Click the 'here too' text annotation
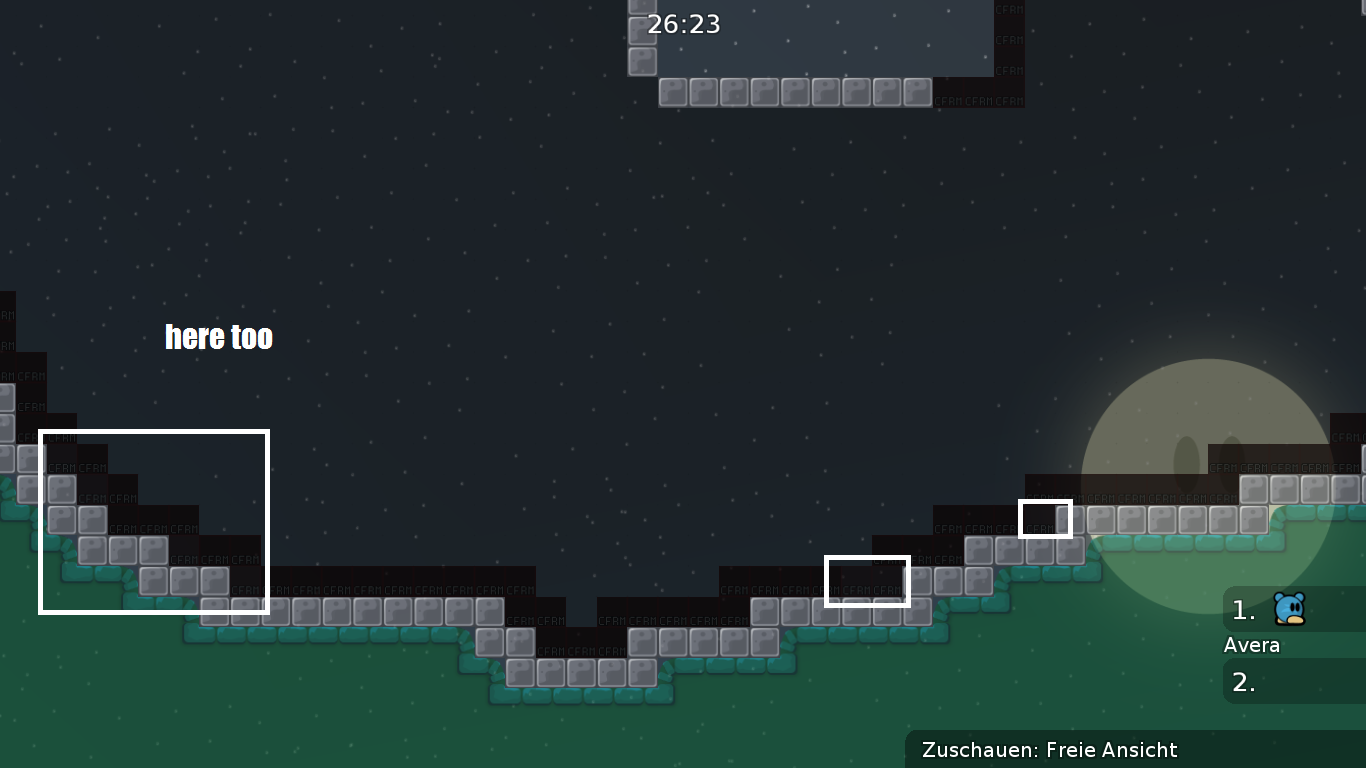Screen dimensions: 1366x768 click(x=218, y=337)
